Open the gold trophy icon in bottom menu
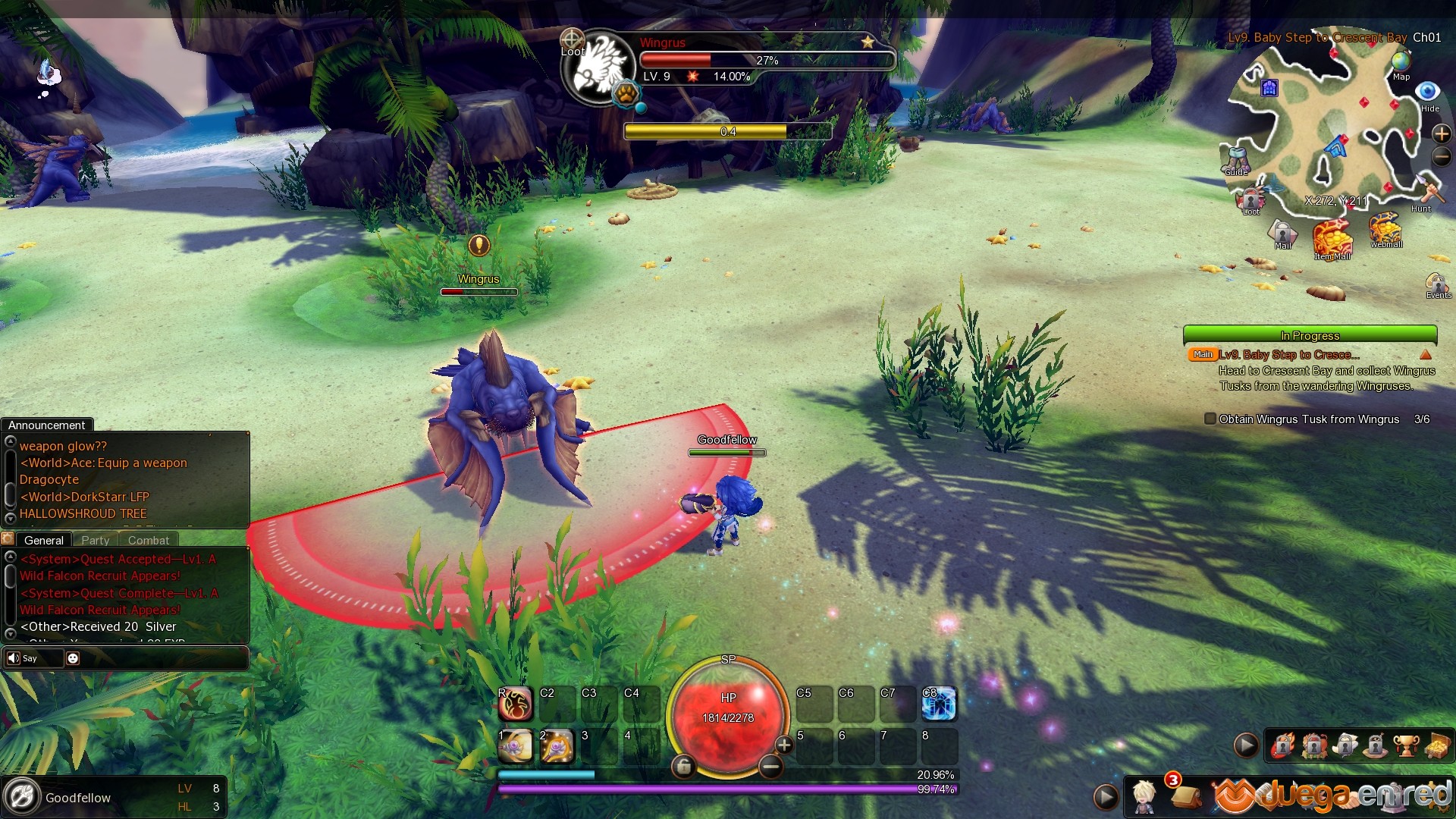This screenshot has width=1456, height=819. pos(1405,746)
